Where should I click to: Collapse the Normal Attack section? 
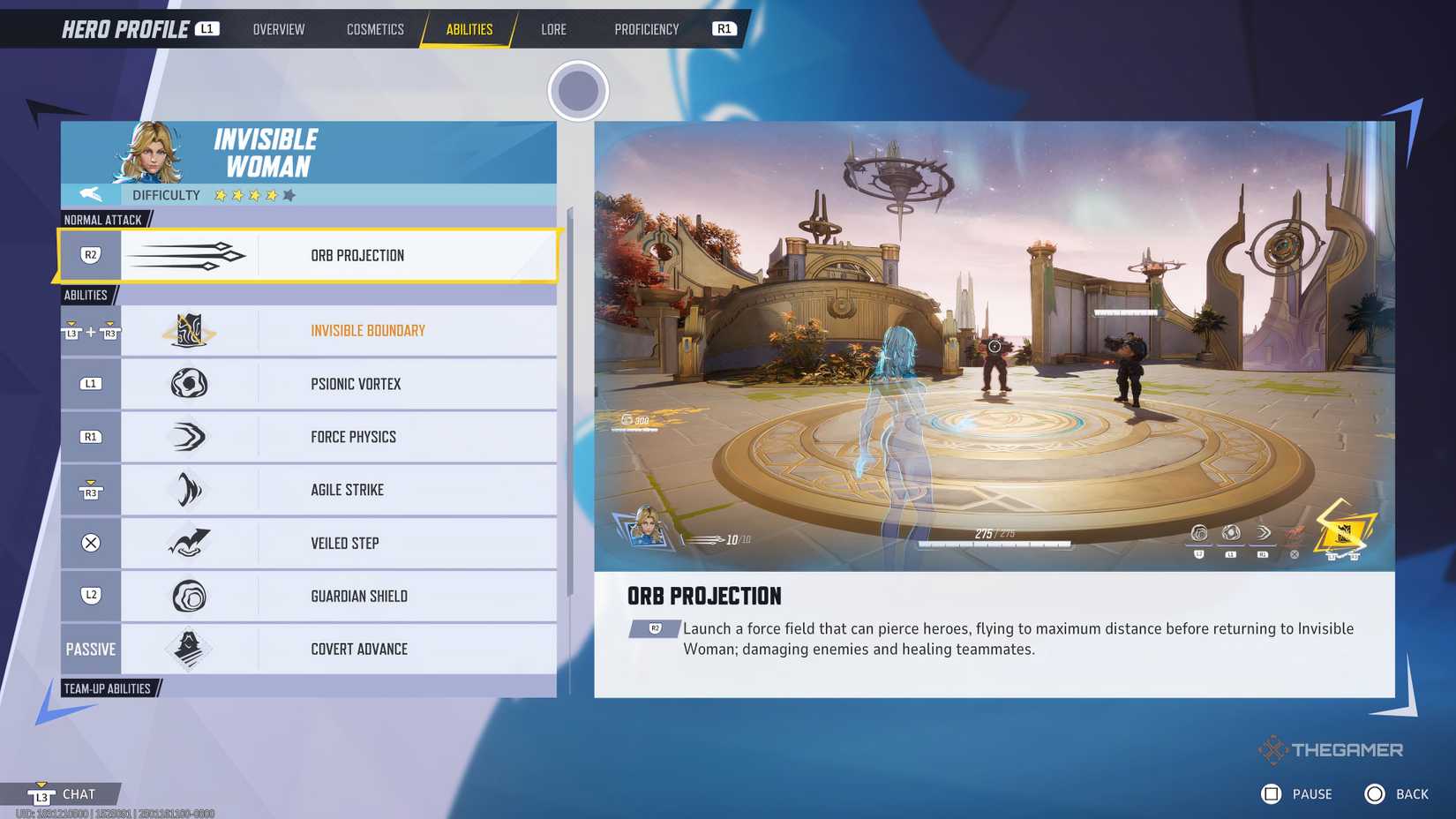pos(103,220)
